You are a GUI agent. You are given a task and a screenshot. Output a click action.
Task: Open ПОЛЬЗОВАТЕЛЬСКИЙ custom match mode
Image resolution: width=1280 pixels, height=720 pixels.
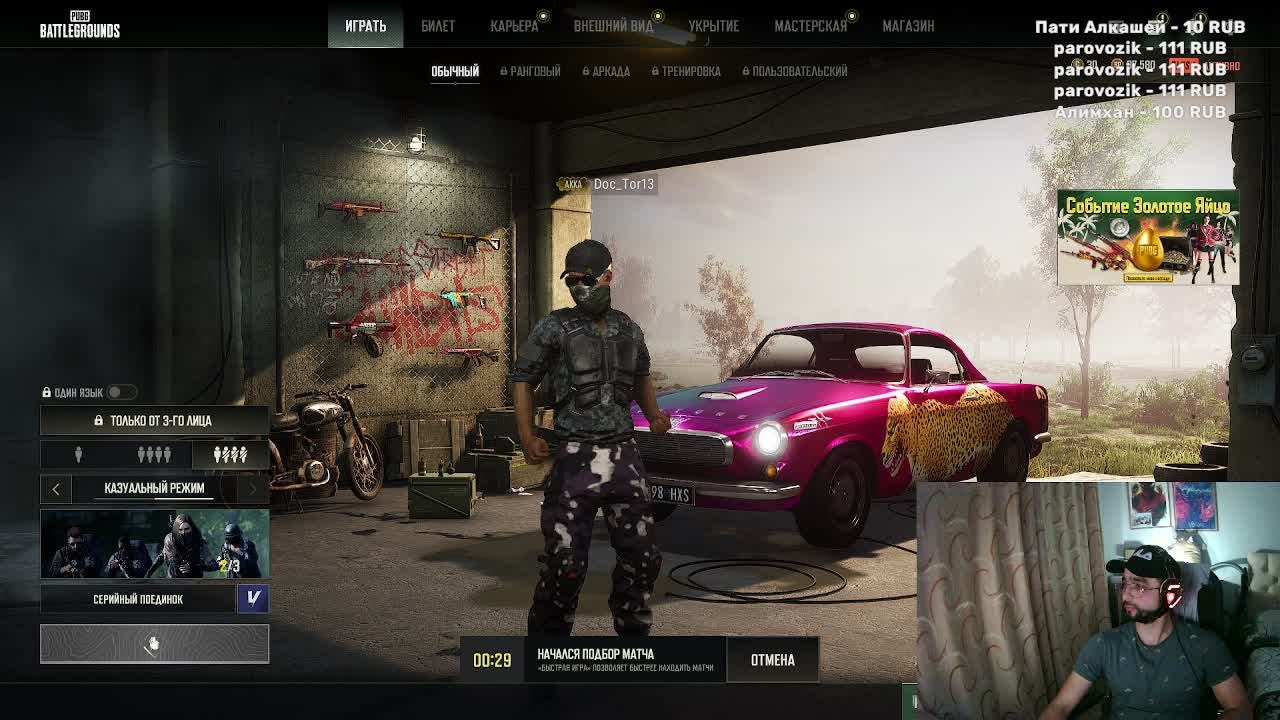click(795, 71)
